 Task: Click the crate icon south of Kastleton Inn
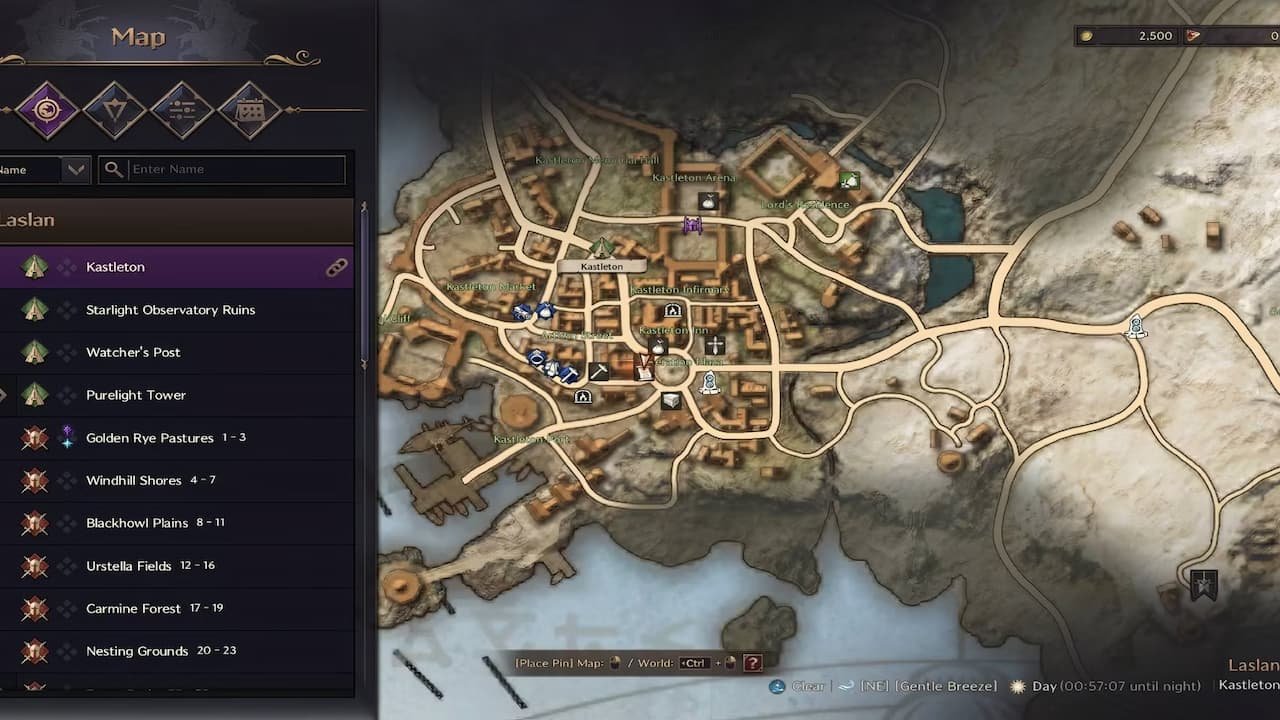[669, 400]
